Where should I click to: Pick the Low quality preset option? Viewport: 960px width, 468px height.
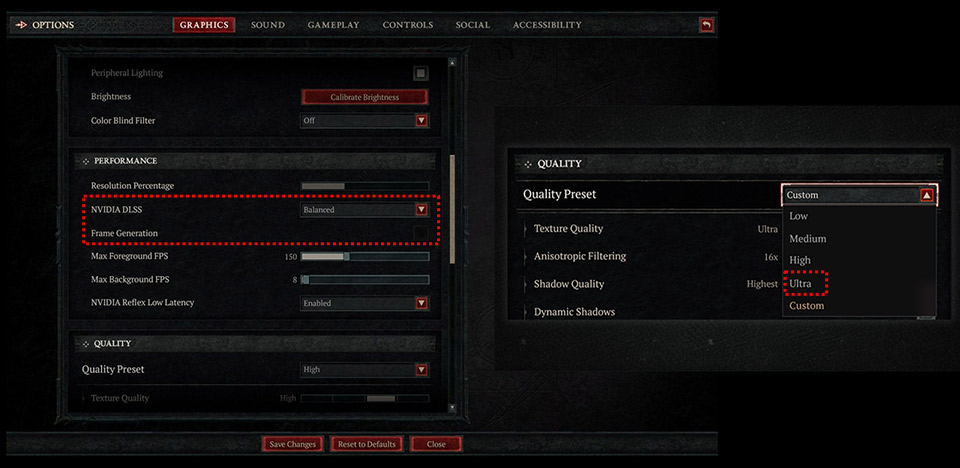[799, 216]
